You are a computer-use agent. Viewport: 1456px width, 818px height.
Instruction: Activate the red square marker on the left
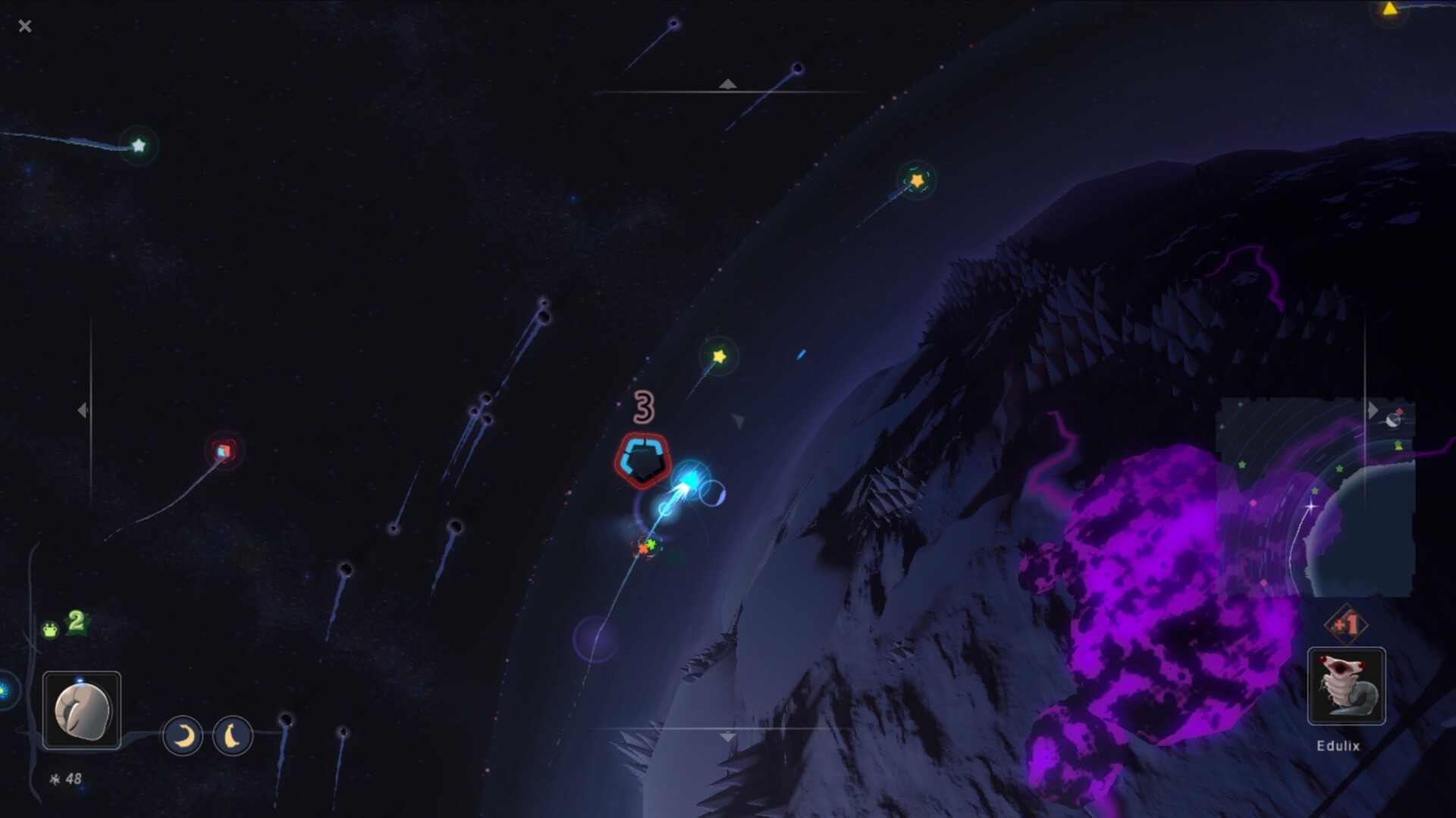[x=222, y=449]
